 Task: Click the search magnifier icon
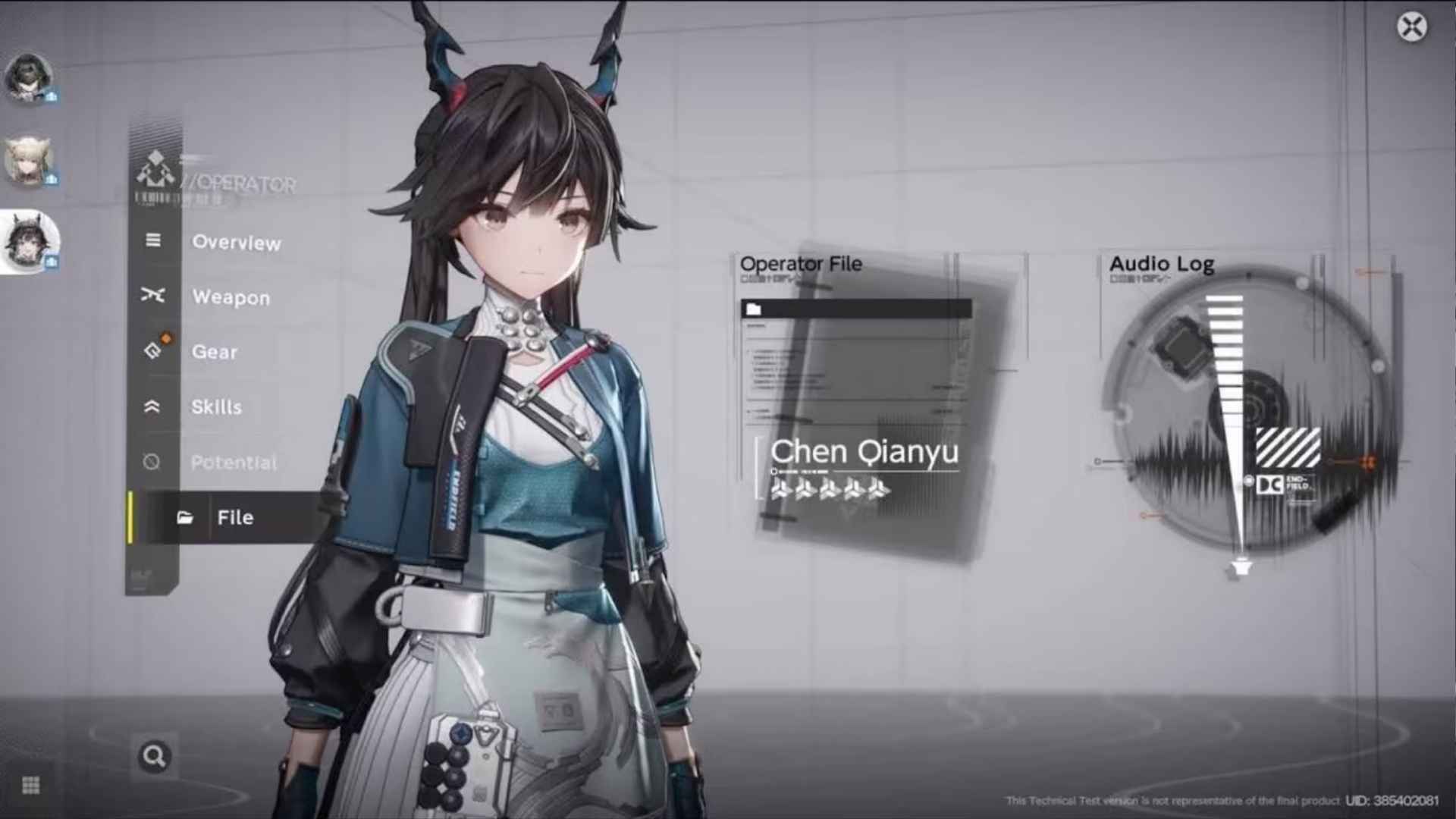(154, 755)
